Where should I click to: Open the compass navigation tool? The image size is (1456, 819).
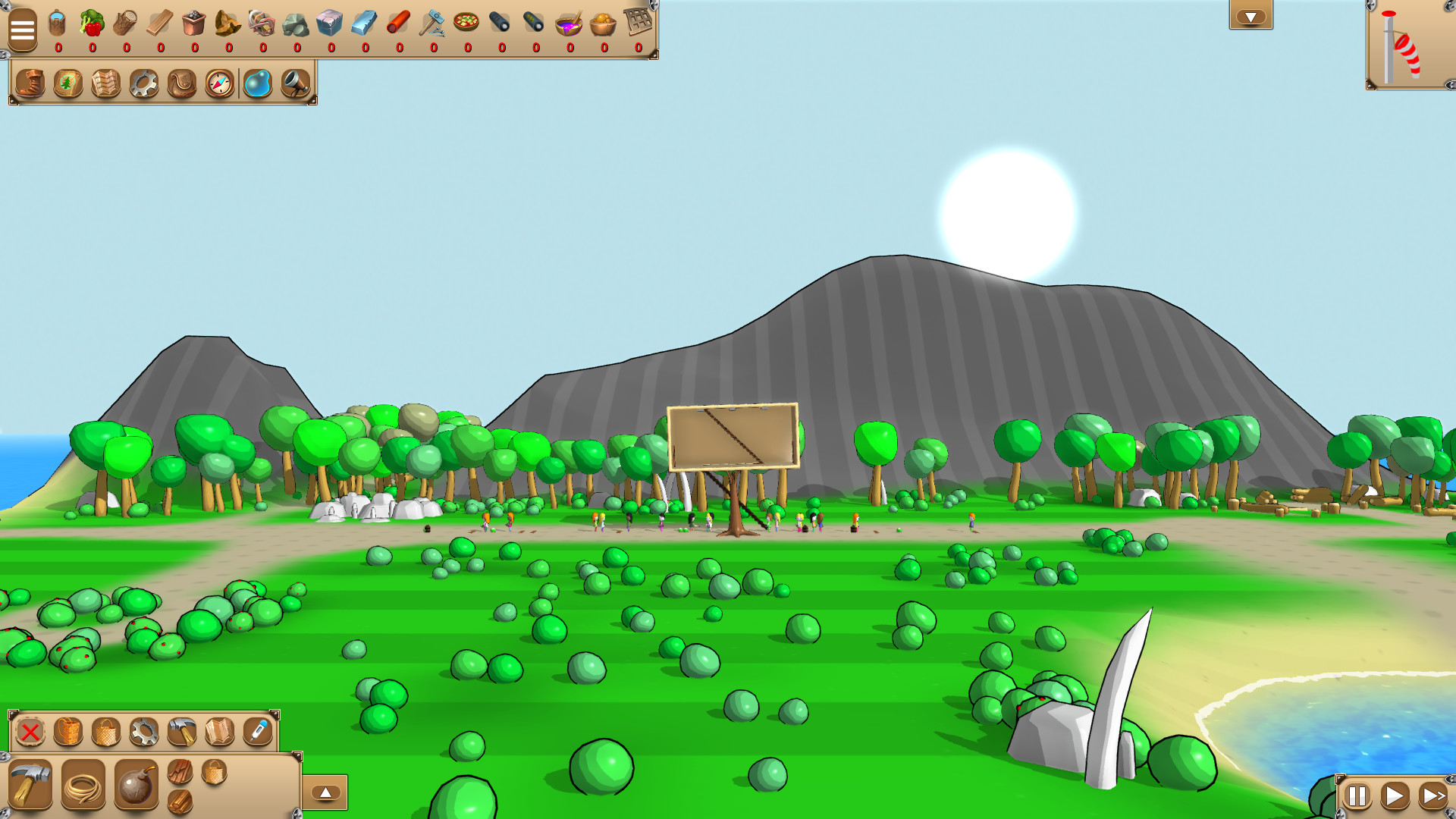(x=218, y=83)
